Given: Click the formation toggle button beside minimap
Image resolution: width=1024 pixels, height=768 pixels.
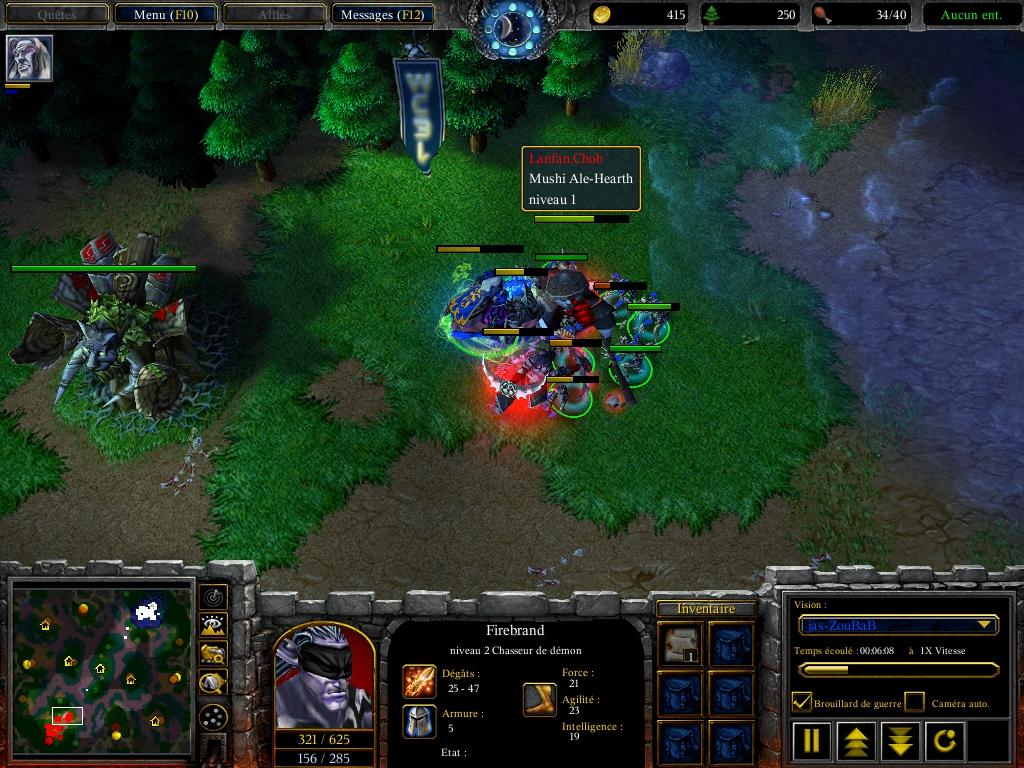Looking at the screenshot, I should [213, 716].
